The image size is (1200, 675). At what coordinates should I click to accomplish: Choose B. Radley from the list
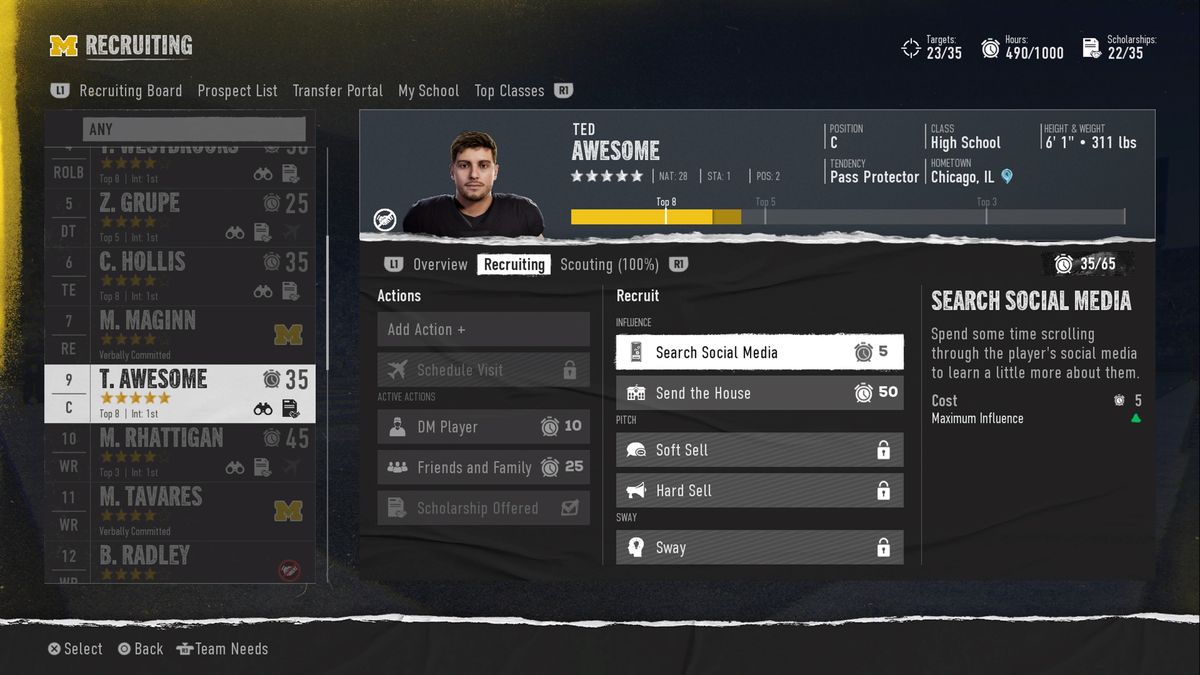(x=180, y=562)
